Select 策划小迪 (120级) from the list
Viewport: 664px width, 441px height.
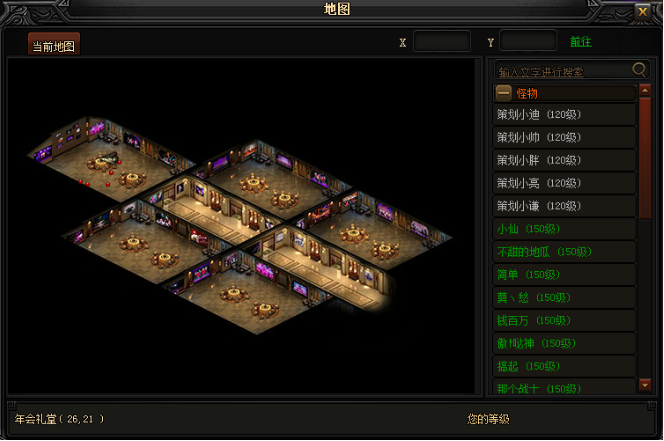[564, 115]
